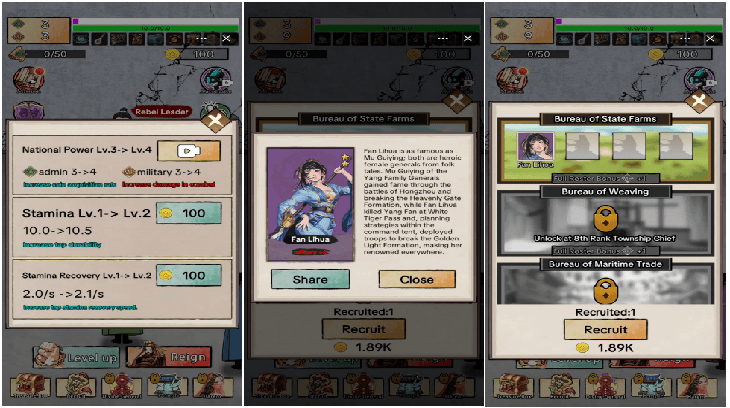This screenshot has width=730, height=408.
Task: Click Close on the Fan Lihua biography
Action: tap(416, 280)
